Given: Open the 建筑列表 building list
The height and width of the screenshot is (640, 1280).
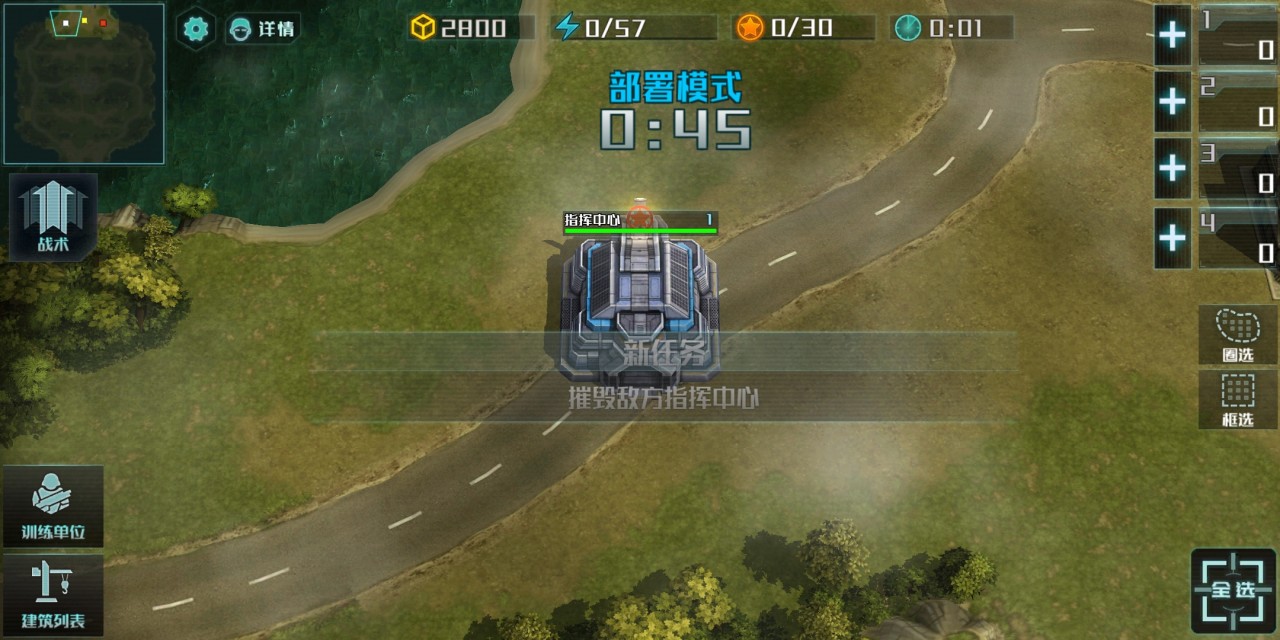Looking at the screenshot, I should coord(54,595).
